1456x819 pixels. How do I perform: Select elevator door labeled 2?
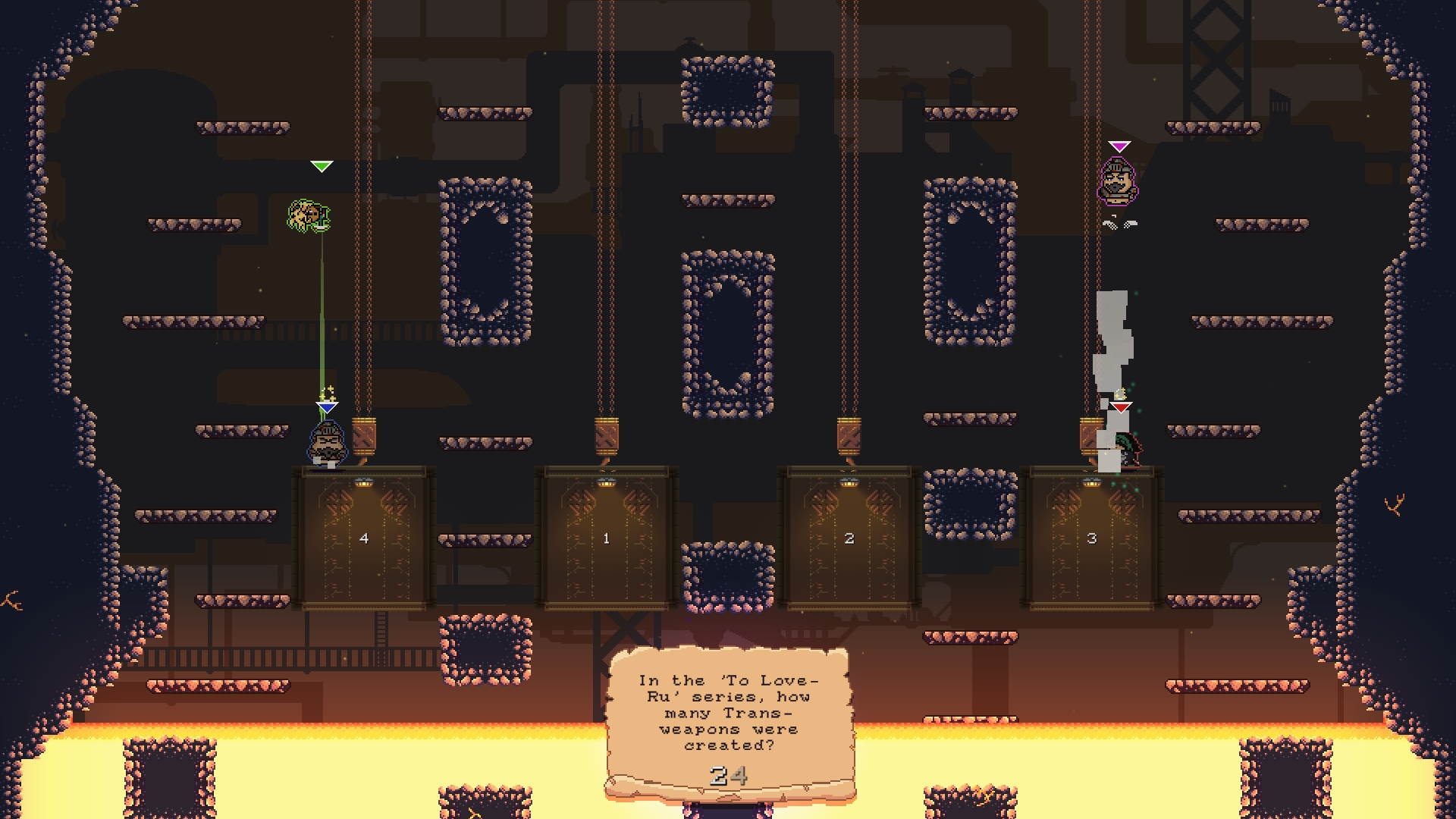[x=849, y=538]
